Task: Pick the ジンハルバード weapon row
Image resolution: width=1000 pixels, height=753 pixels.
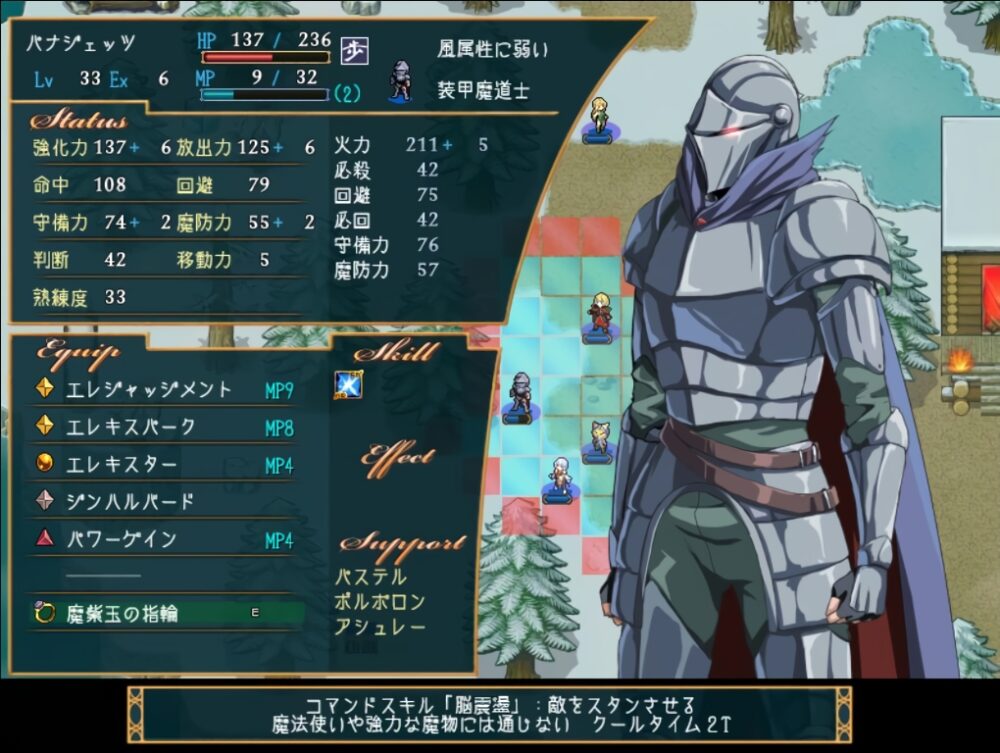Action: coord(129,502)
